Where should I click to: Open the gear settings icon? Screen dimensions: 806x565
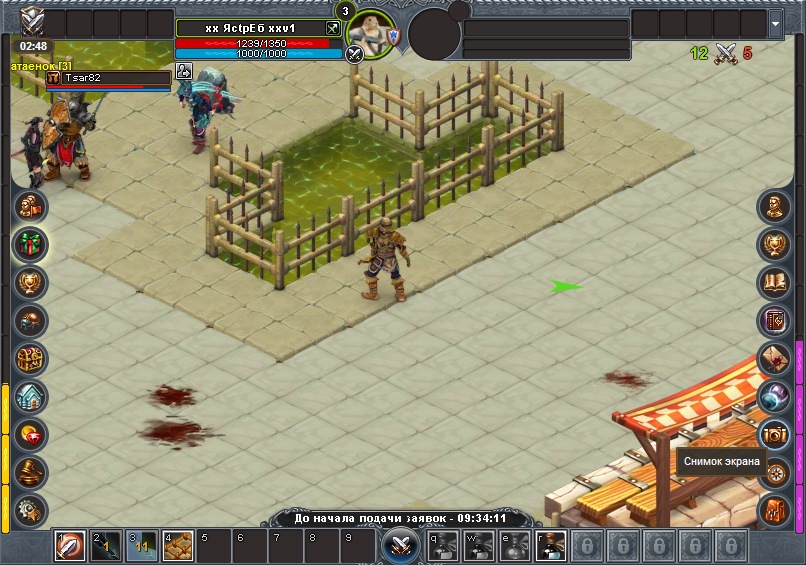click(x=30, y=508)
